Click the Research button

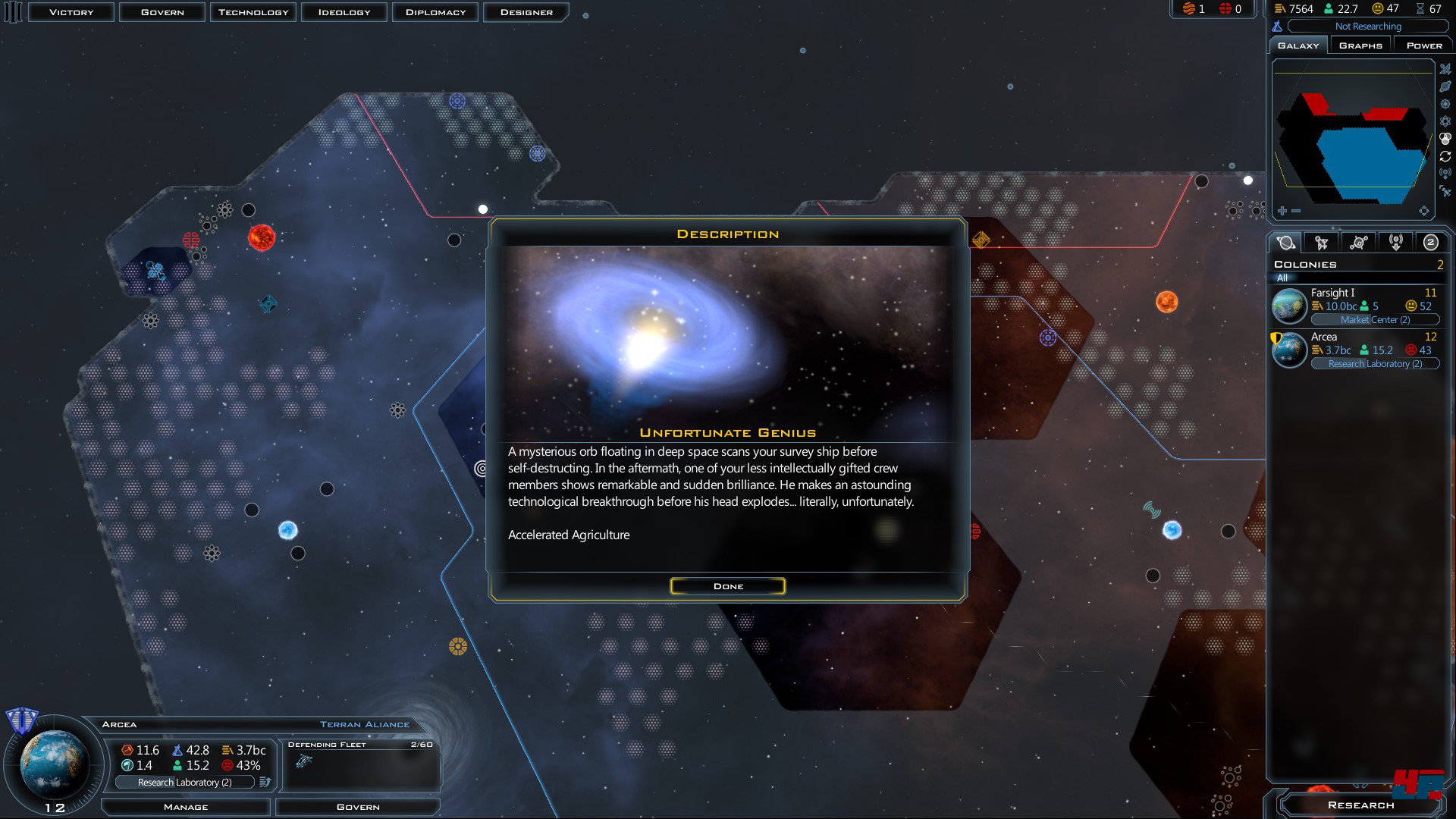pos(1360,805)
